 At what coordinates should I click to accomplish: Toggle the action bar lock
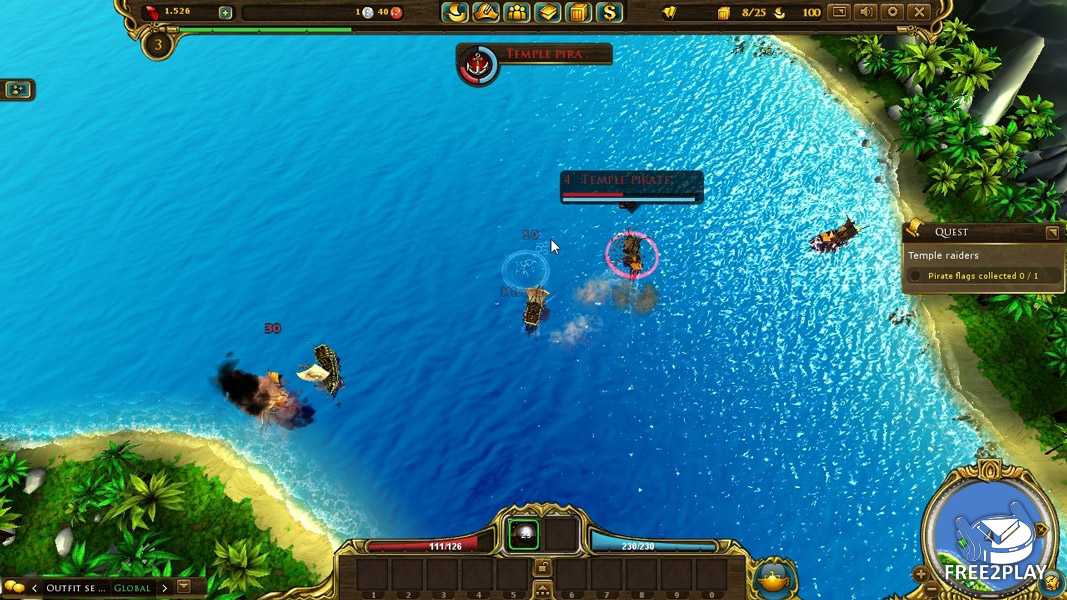point(541,567)
